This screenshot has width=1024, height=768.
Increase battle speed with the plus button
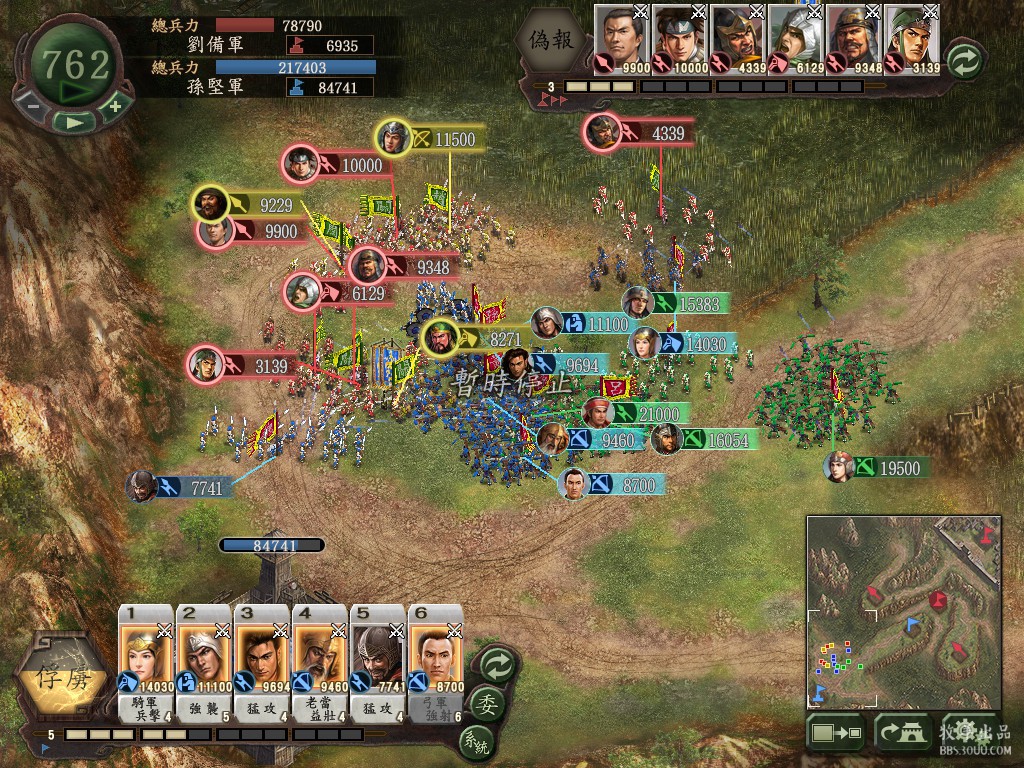[x=115, y=106]
